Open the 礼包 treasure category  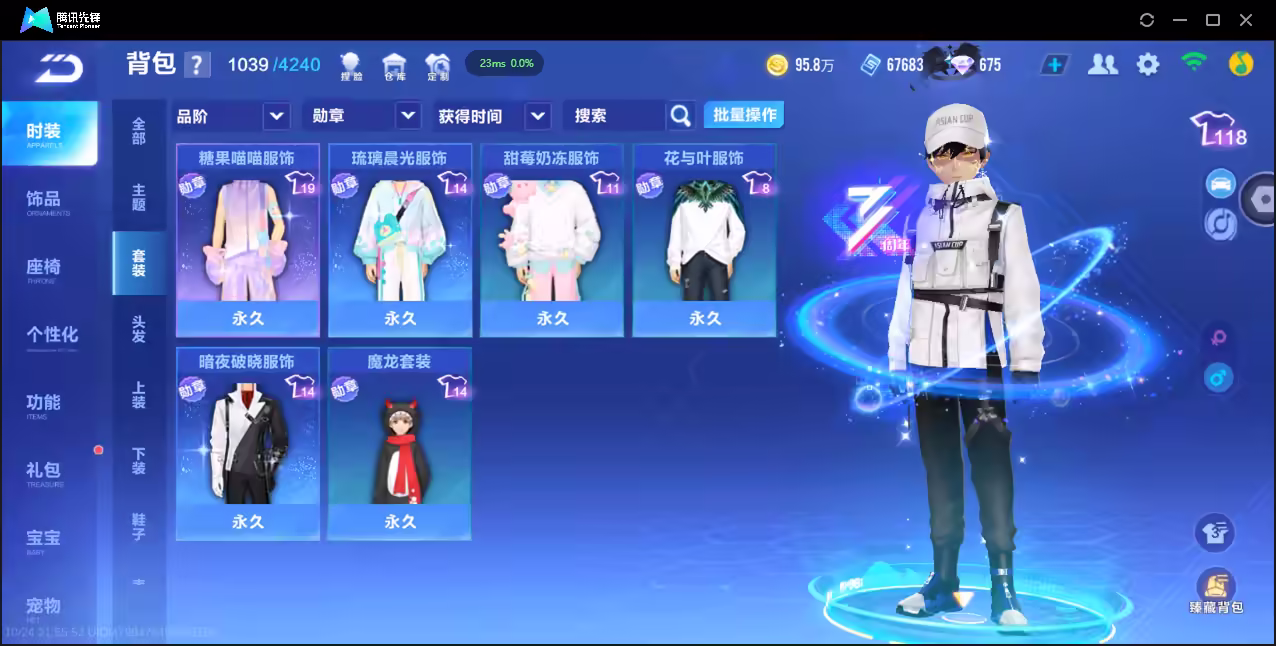point(44,472)
